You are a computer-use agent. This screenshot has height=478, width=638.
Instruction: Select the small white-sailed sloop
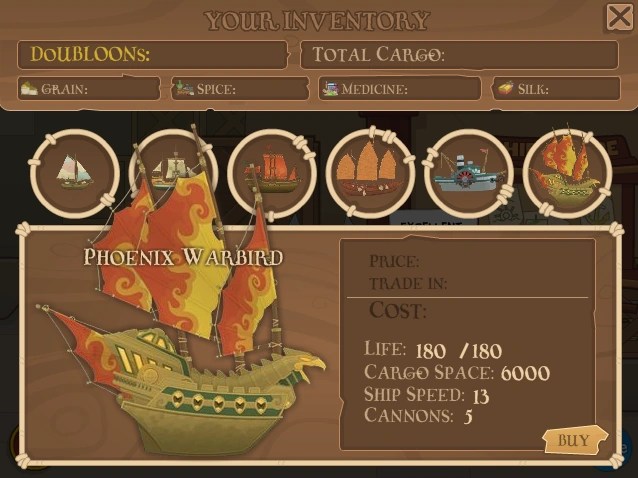click(74, 172)
